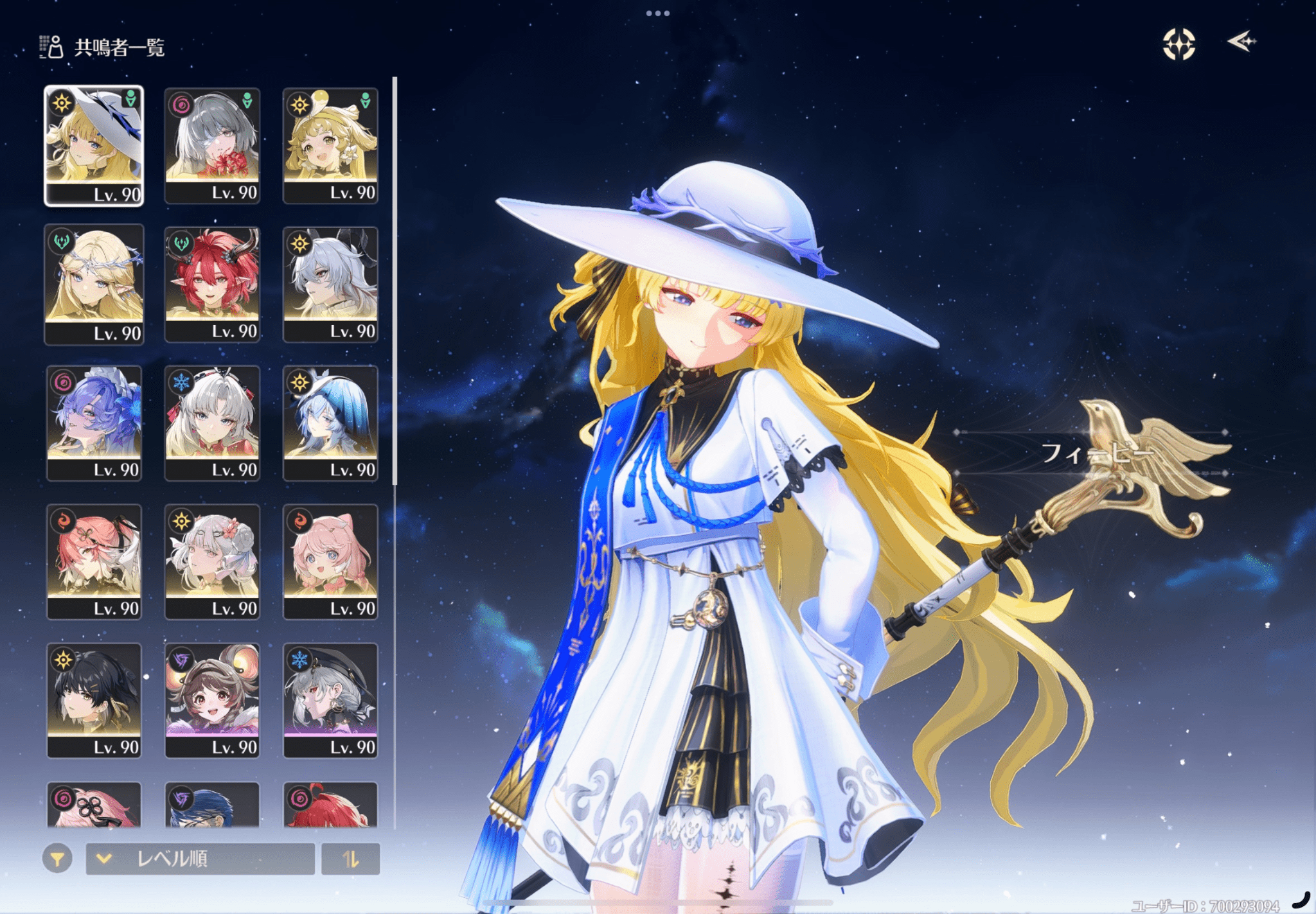
Task: Go back with the arrow icon
Action: (1241, 42)
